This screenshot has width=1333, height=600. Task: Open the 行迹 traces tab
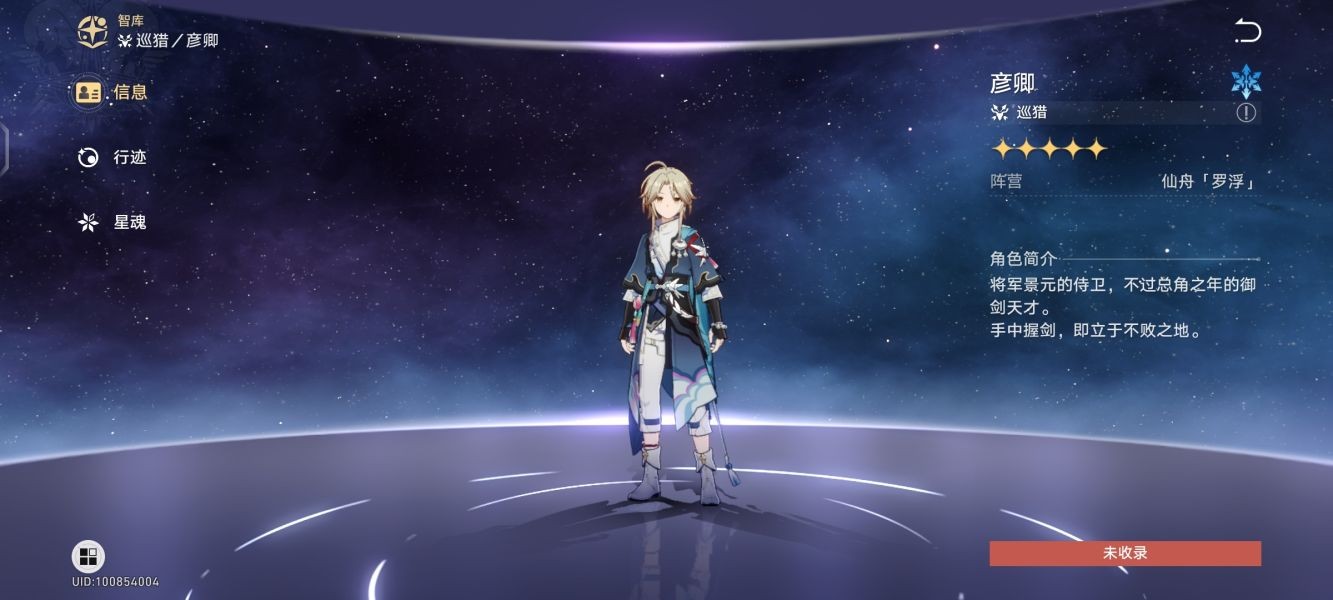[112, 157]
